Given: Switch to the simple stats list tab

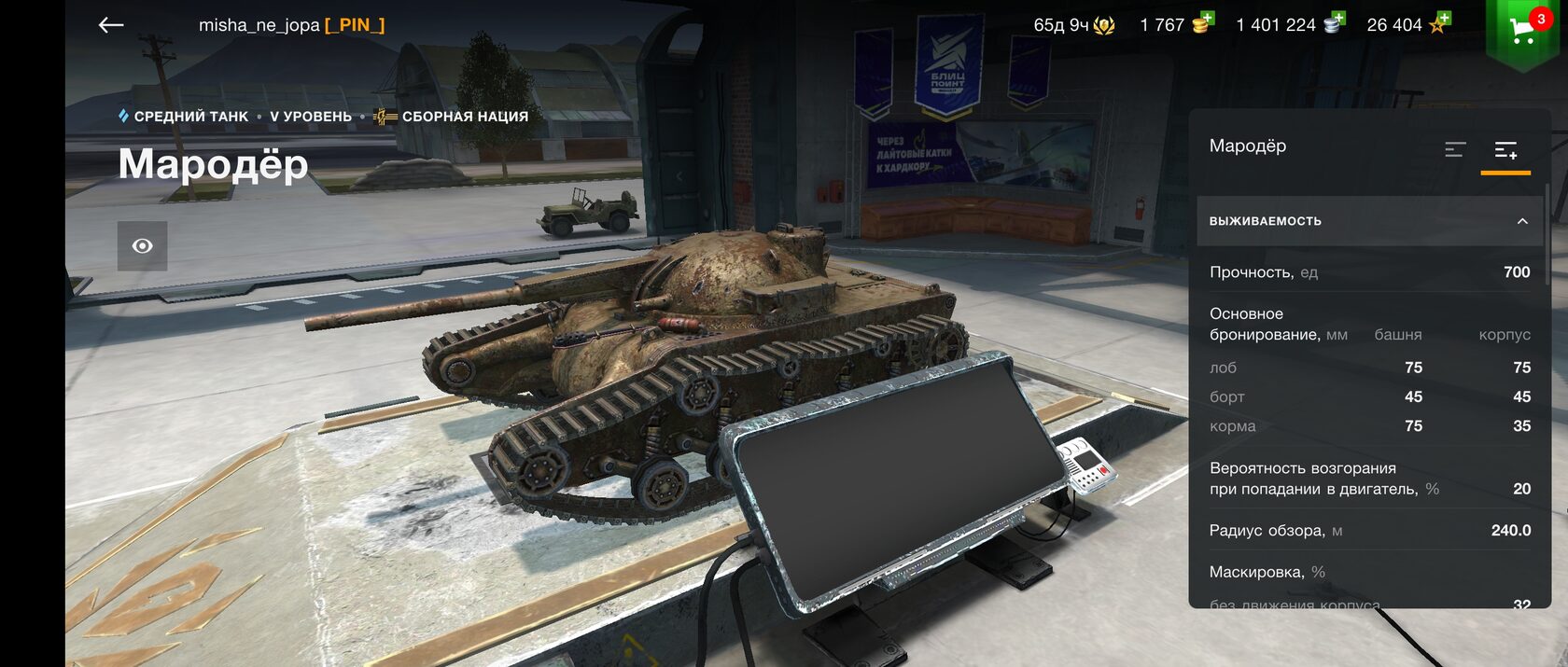Looking at the screenshot, I should 1454,149.
